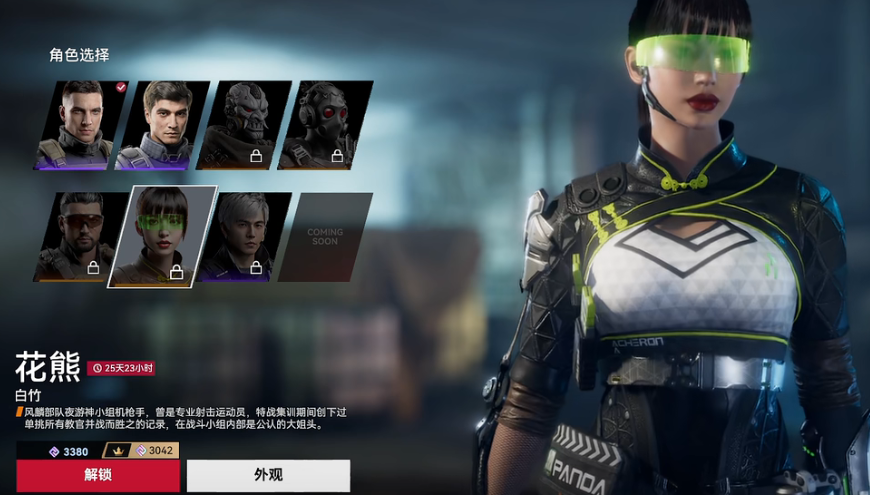870x495 pixels.
Task: Unlock the character with the red 解锁 button
Action: click(97, 475)
